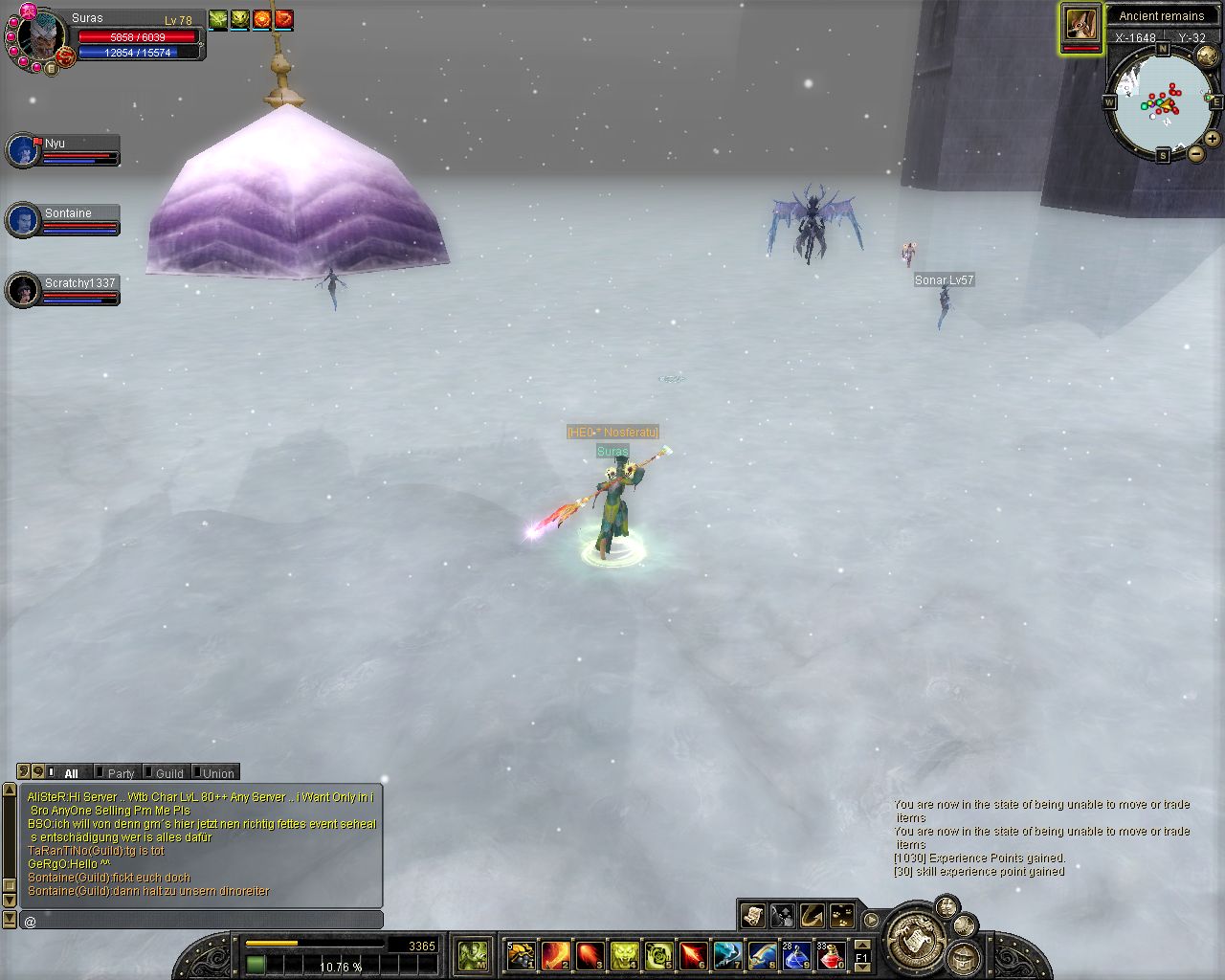This screenshot has height=980, width=1225.
Task: Select party member Nyu's frame
Action: (63, 150)
